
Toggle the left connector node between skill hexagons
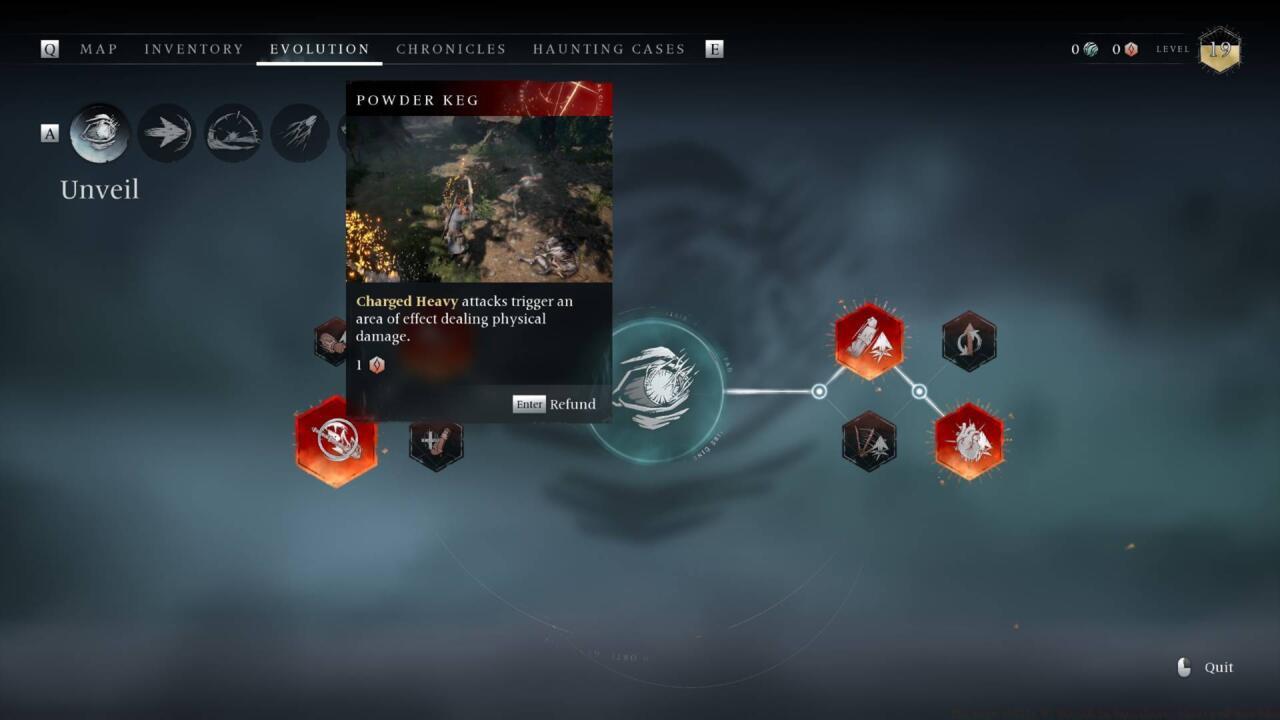[820, 392]
